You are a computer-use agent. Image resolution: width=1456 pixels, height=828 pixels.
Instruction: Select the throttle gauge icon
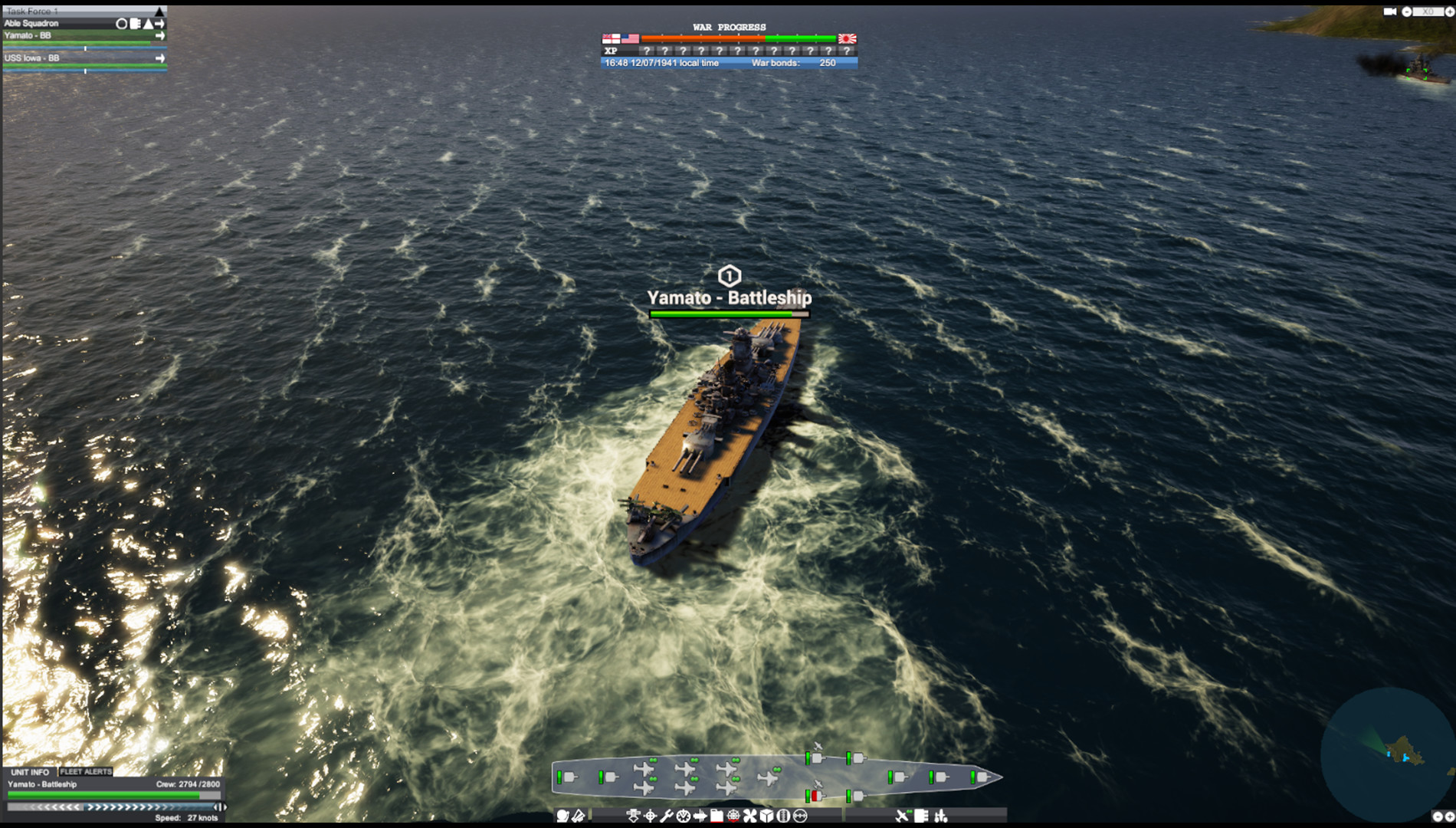tap(684, 816)
